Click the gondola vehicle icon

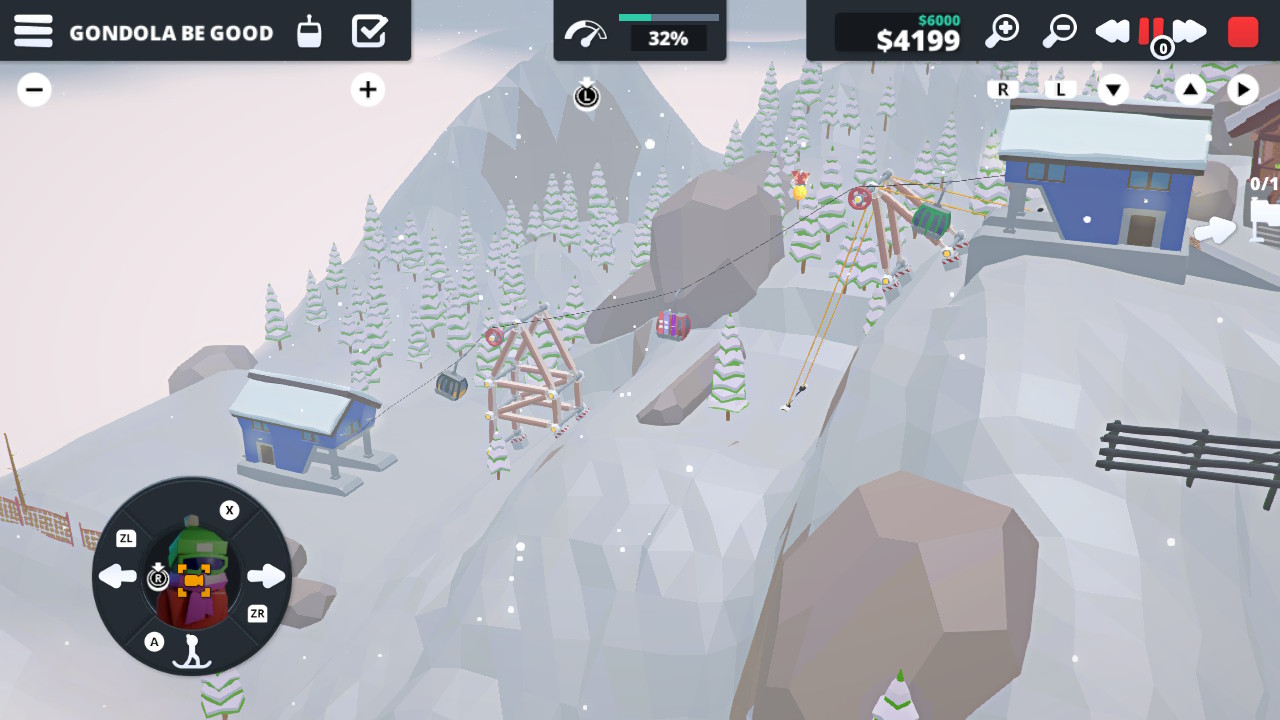click(x=310, y=32)
